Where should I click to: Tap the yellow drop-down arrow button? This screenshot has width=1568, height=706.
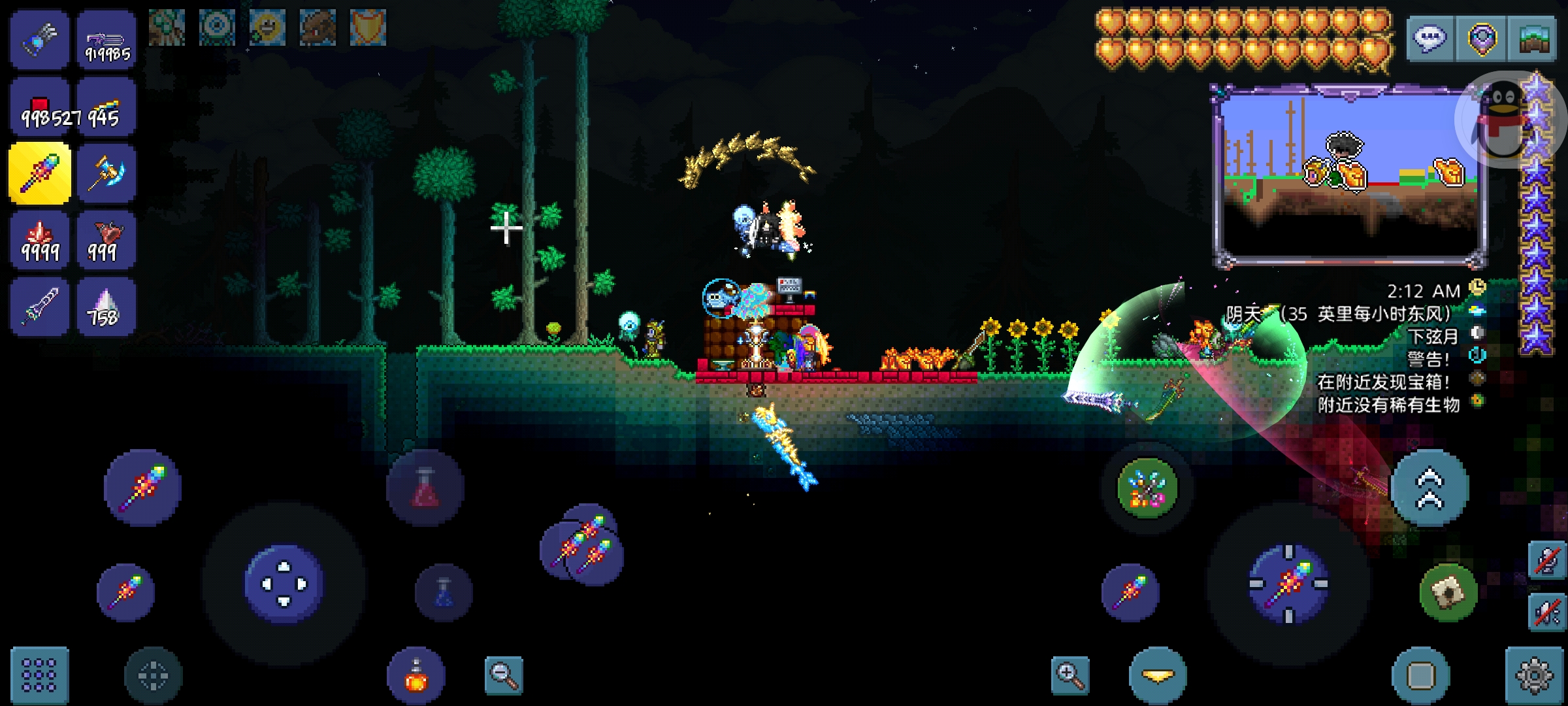point(1158,675)
